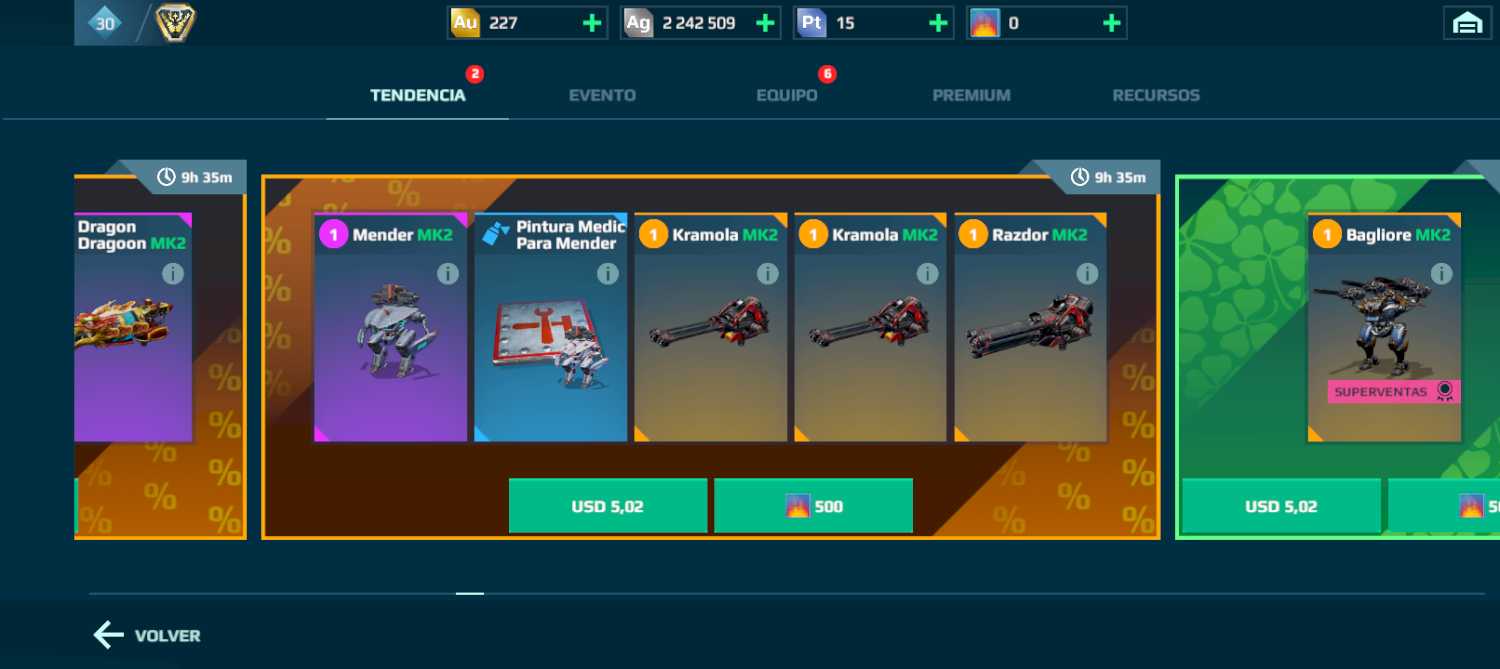The height and width of the screenshot is (669, 1500).
Task: Open the Evento tab
Action: (602, 96)
